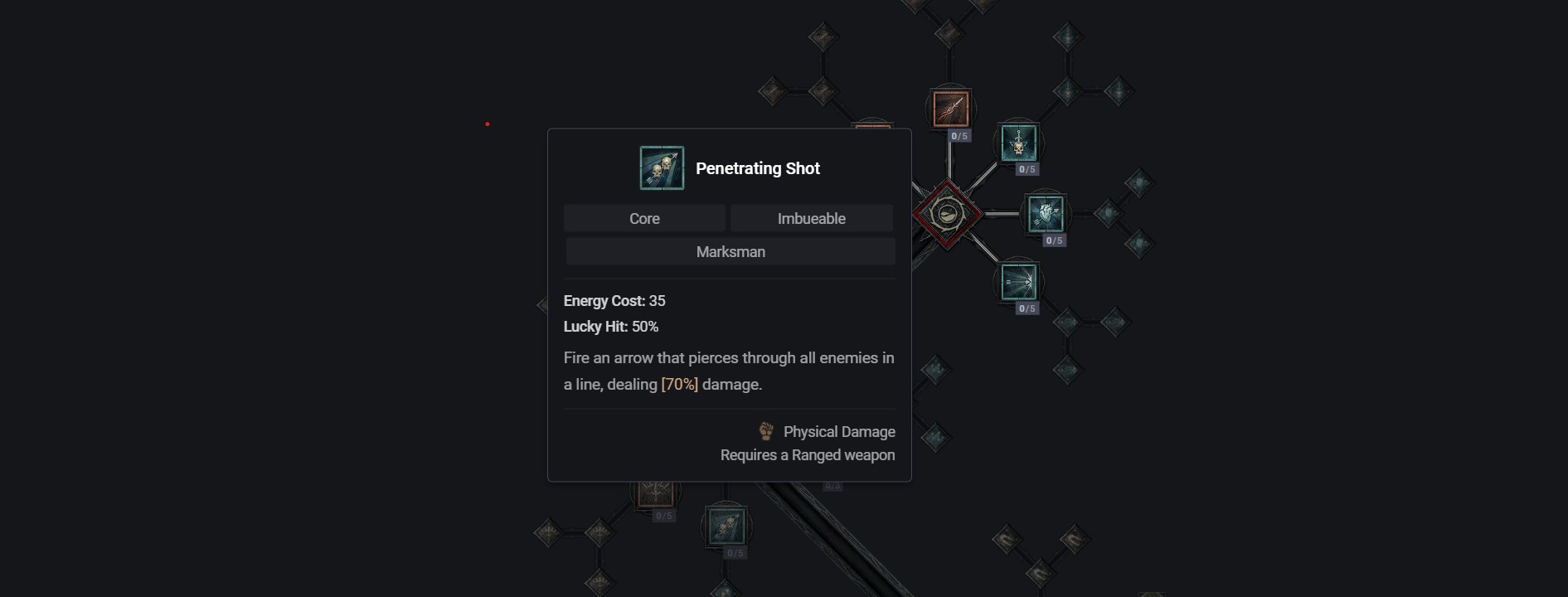The image size is (1568, 597).
Task: Select the Imbueable tag in the tooltip
Action: 811,218
